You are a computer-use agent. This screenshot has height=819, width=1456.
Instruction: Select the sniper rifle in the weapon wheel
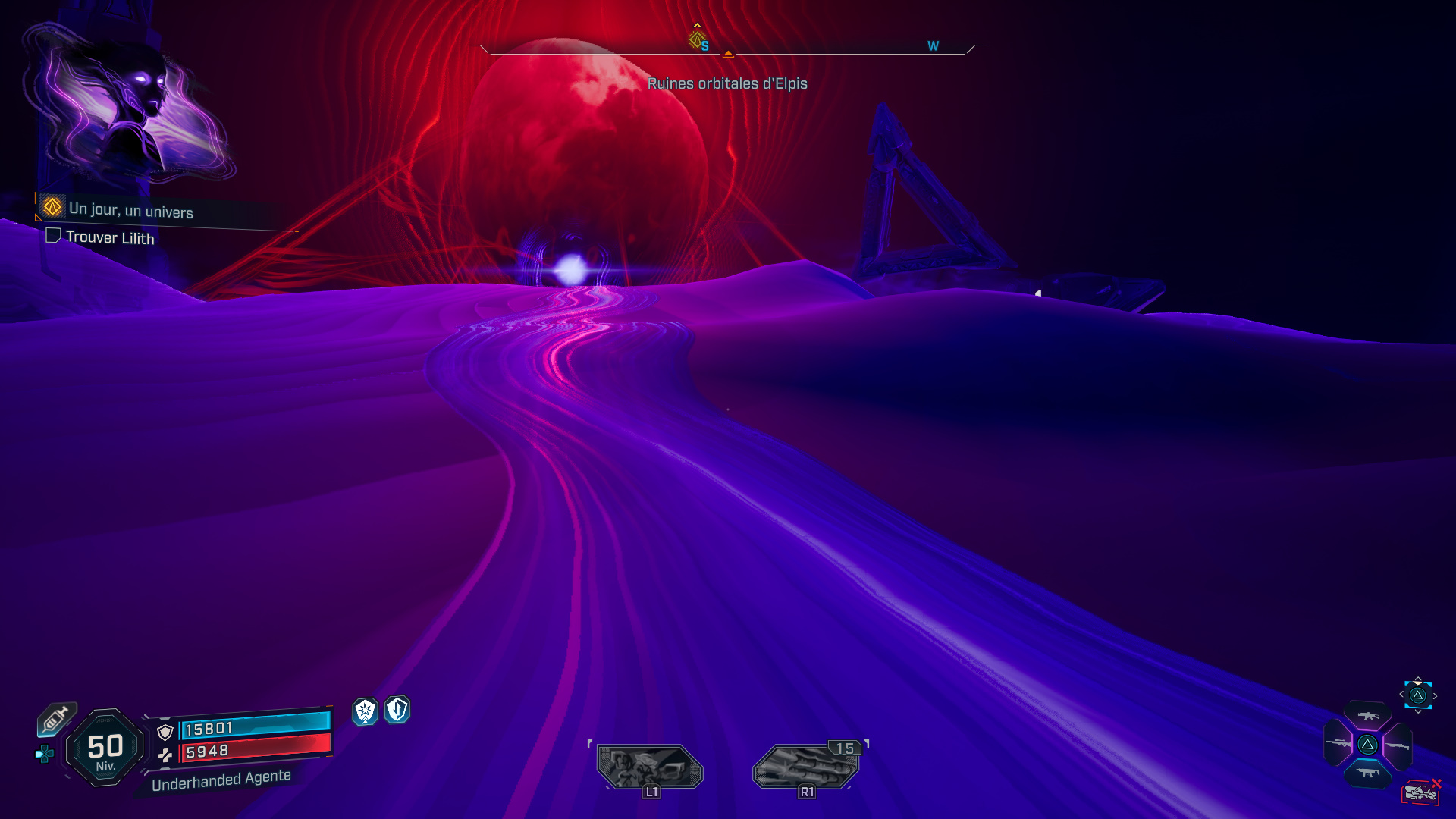[1337, 743]
